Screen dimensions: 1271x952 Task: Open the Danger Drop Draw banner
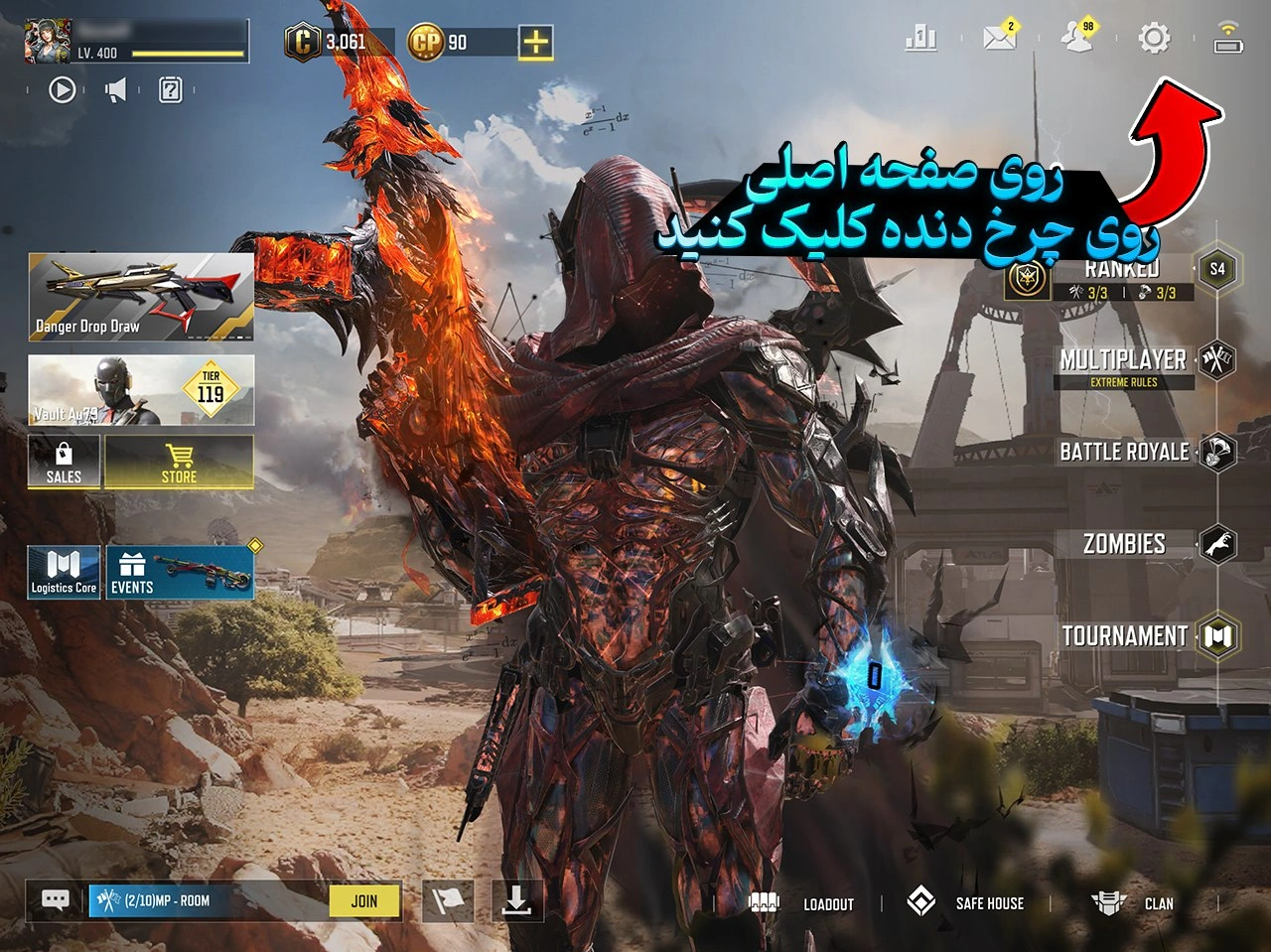click(140, 295)
